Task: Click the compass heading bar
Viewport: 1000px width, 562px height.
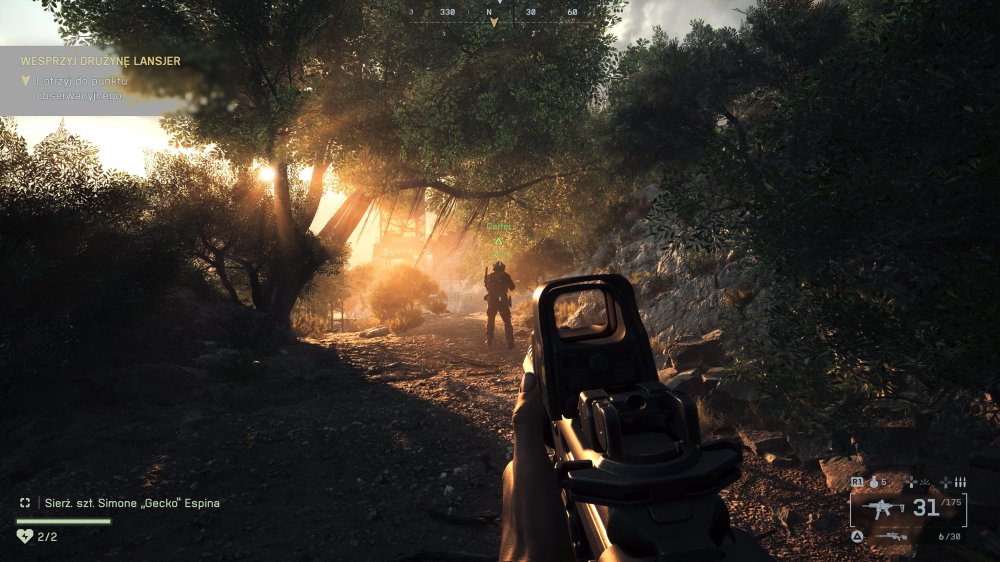Action: [493, 12]
